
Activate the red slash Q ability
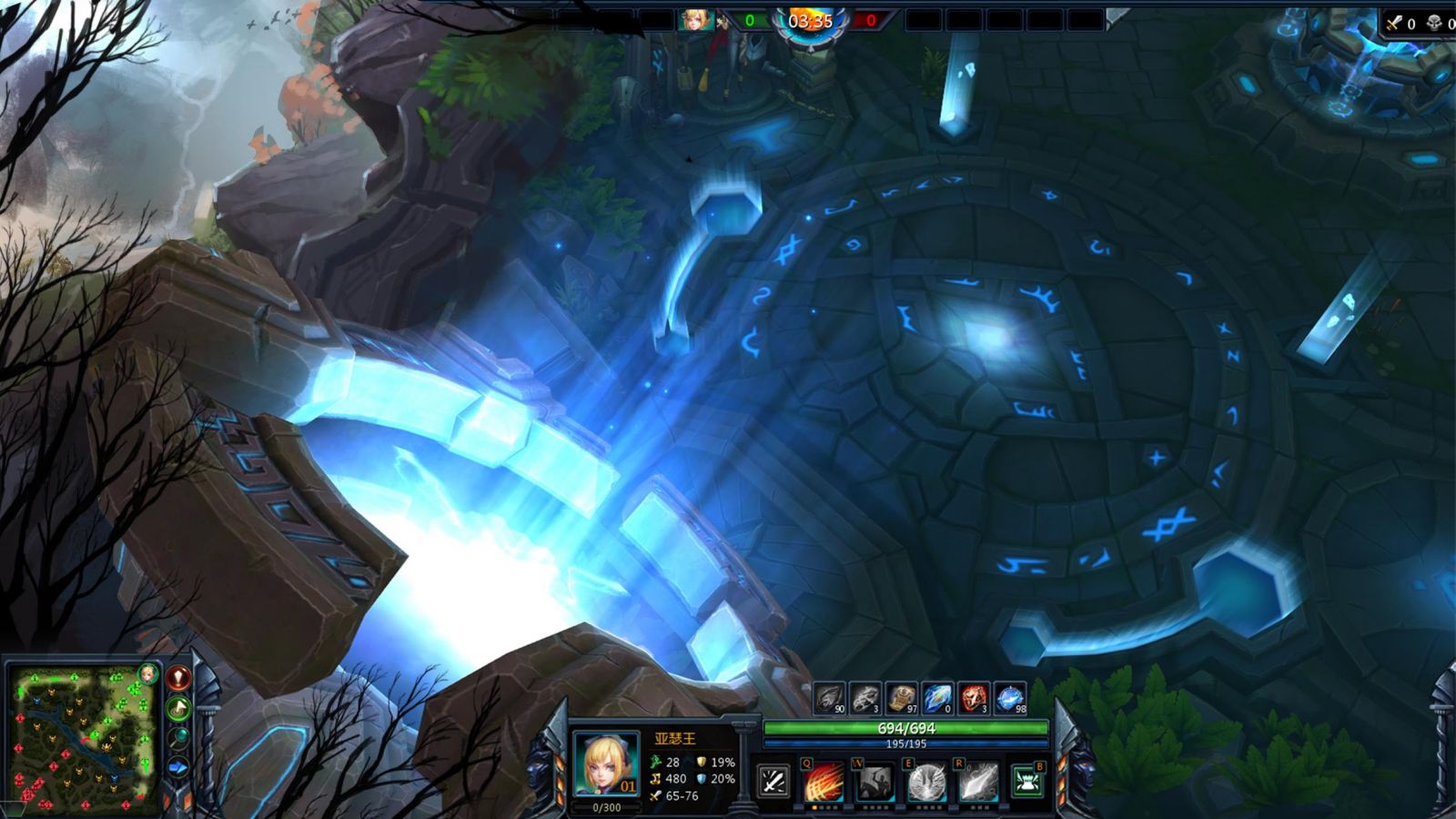pos(823,782)
